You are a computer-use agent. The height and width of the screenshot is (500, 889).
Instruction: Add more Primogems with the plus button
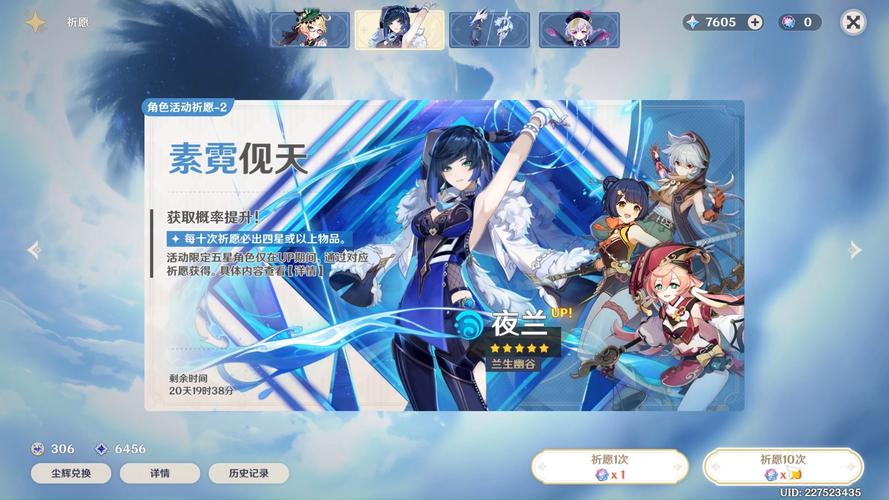pyautogui.click(x=755, y=22)
